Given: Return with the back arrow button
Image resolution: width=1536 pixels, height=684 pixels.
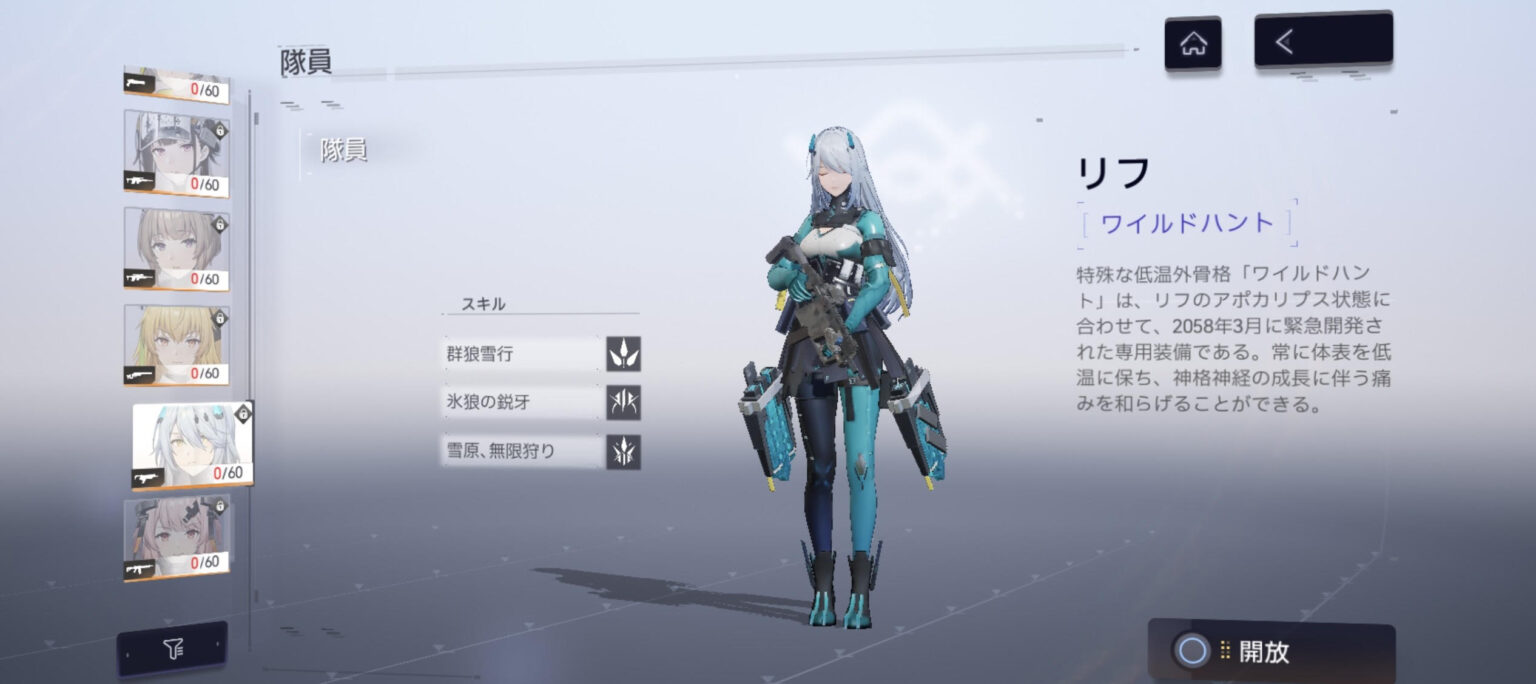Looking at the screenshot, I should pyautogui.click(x=1322, y=41).
